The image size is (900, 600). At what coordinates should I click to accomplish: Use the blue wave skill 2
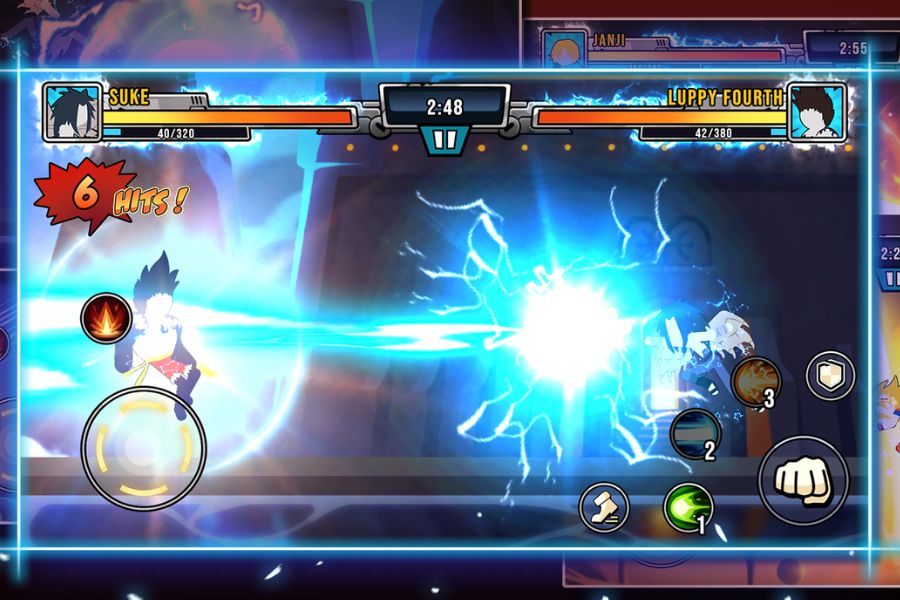pyautogui.click(x=695, y=434)
